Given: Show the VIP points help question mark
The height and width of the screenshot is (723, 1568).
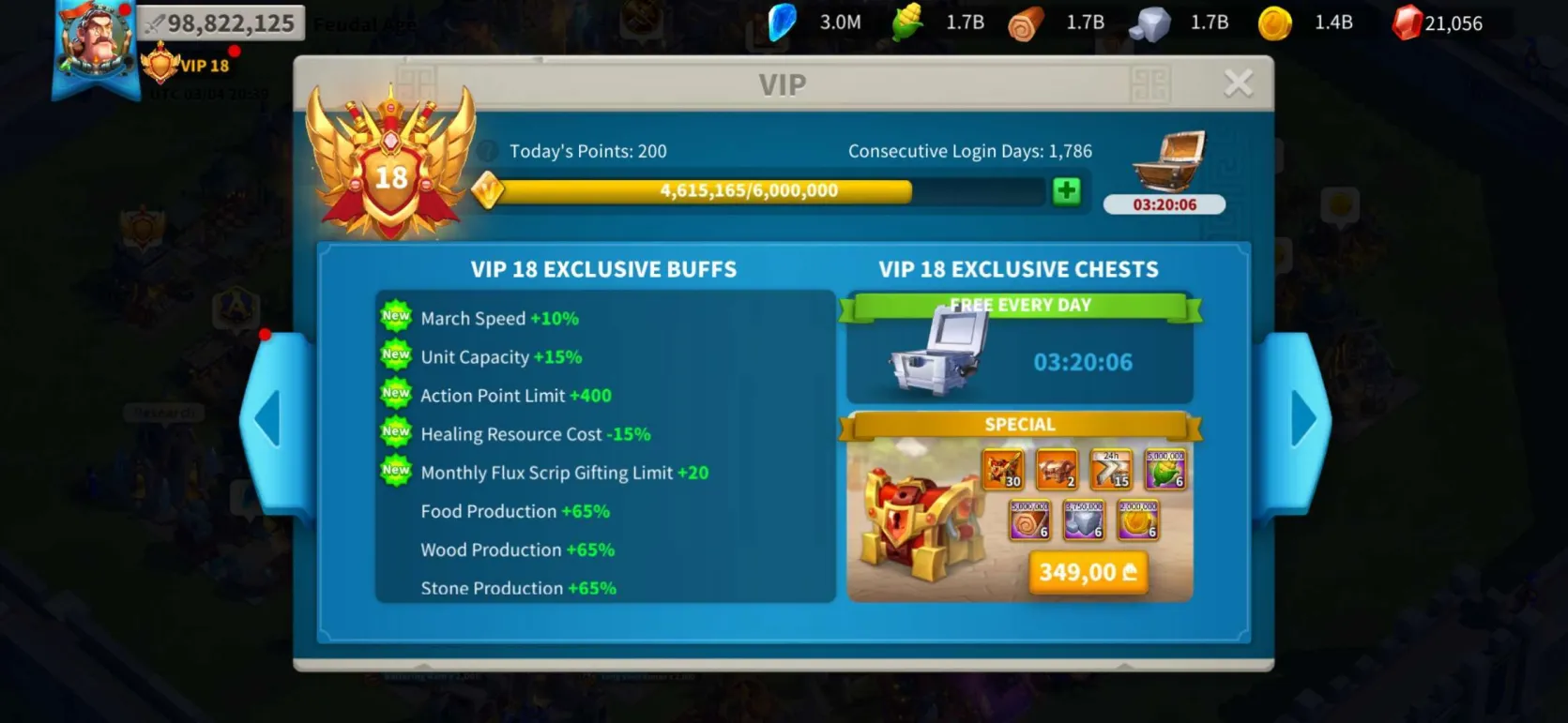Looking at the screenshot, I should click(487, 151).
